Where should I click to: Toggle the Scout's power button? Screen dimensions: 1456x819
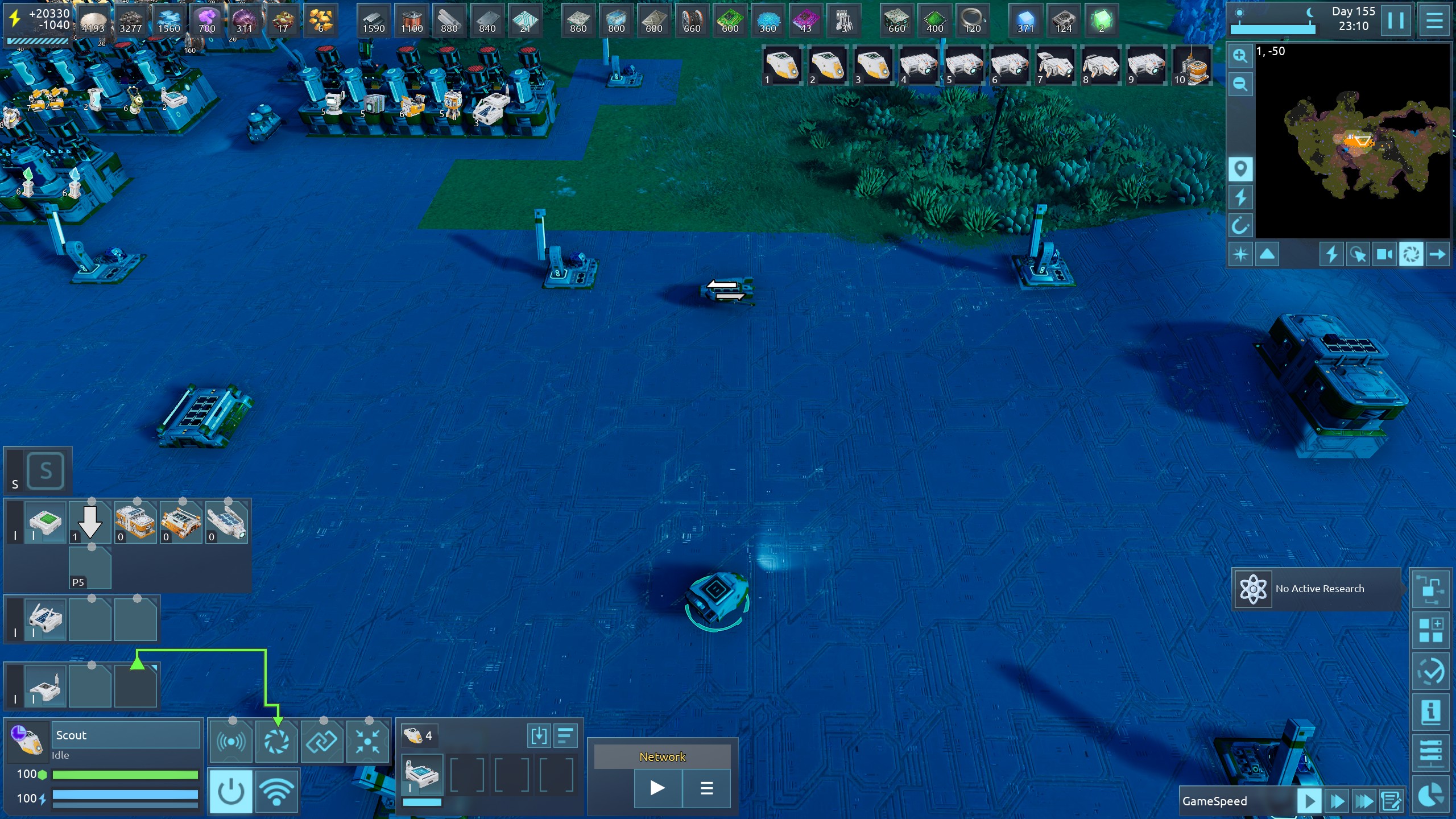(231, 791)
